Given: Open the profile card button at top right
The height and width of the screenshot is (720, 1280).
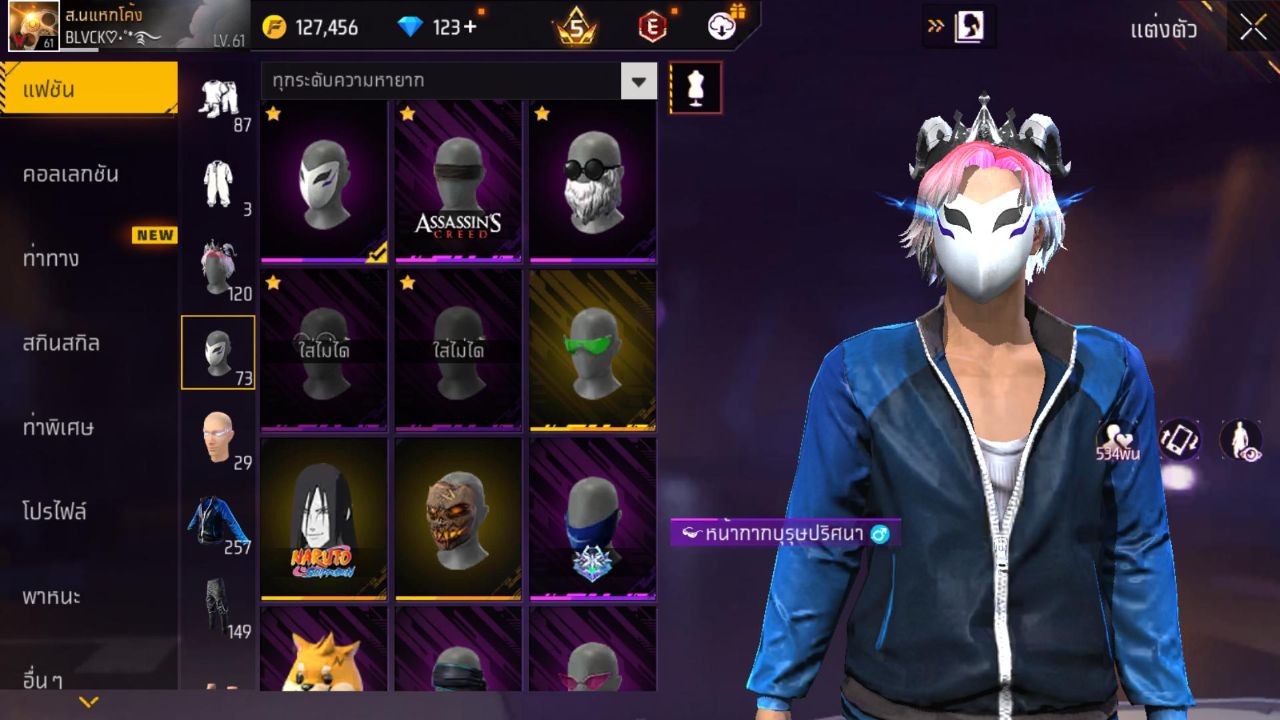Looking at the screenshot, I should click(967, 27).
